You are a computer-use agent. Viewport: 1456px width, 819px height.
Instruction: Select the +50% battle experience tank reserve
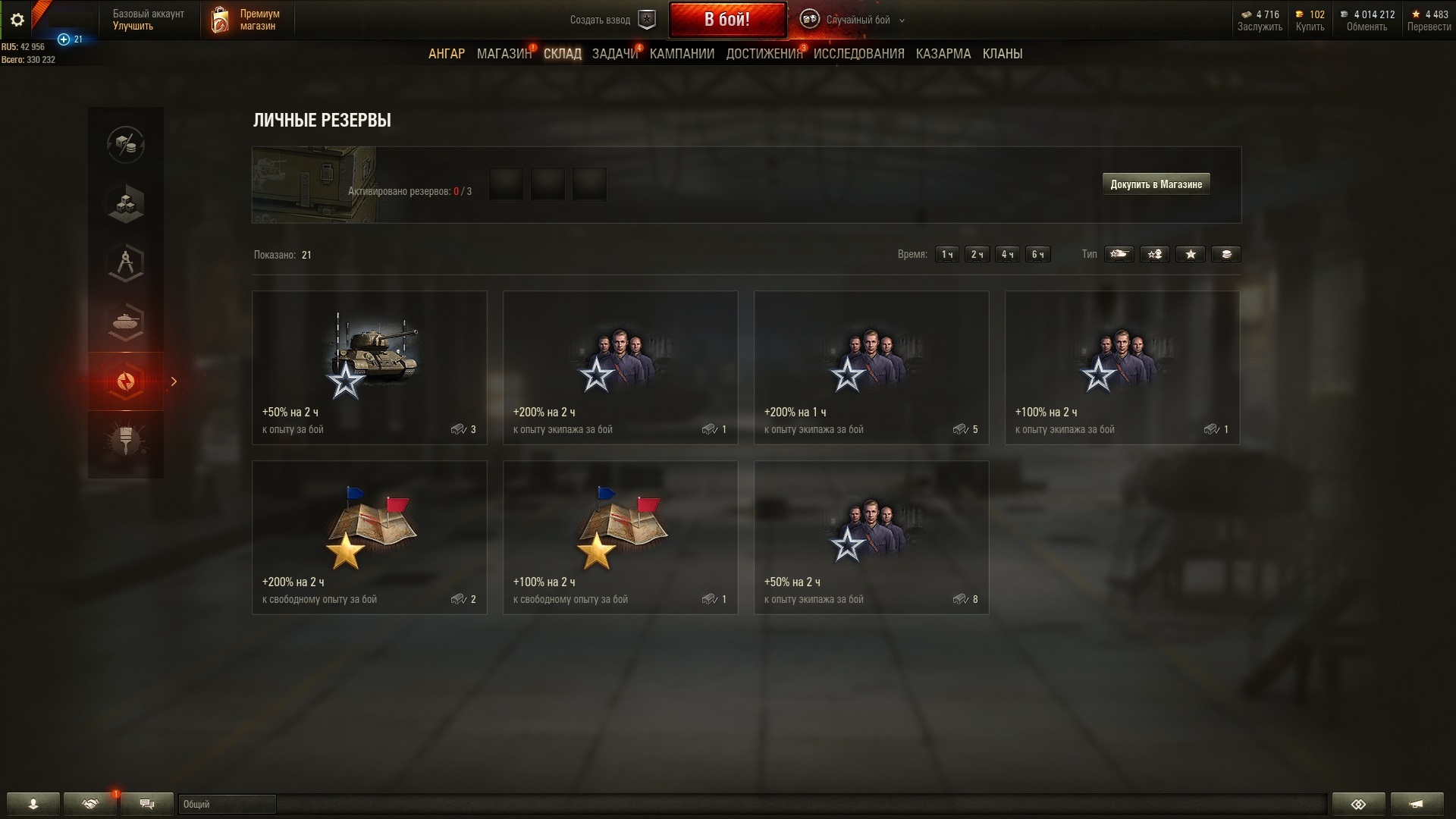369,368
